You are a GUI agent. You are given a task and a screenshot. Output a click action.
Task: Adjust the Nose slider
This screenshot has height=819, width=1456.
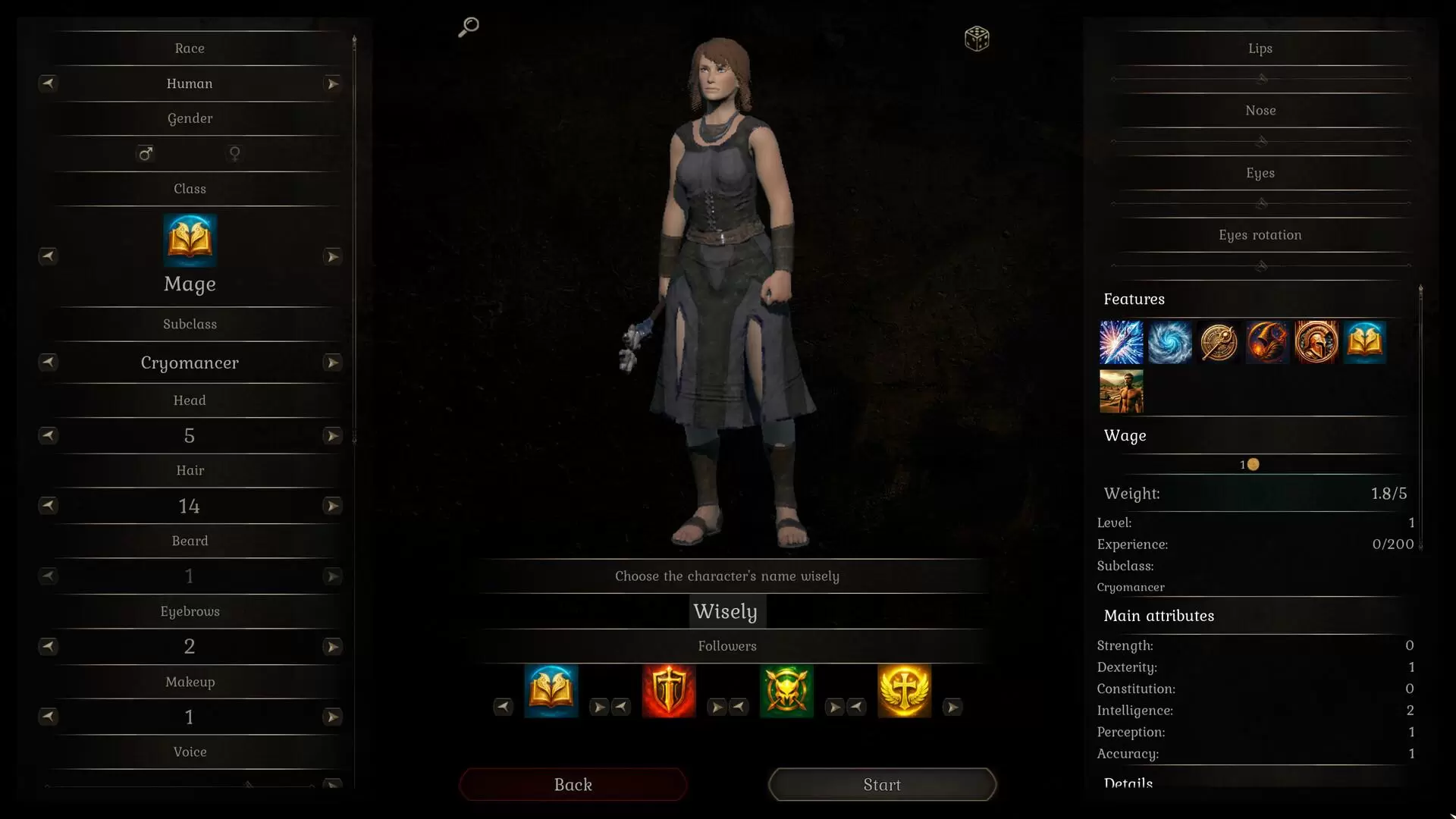pos(1262,141)
